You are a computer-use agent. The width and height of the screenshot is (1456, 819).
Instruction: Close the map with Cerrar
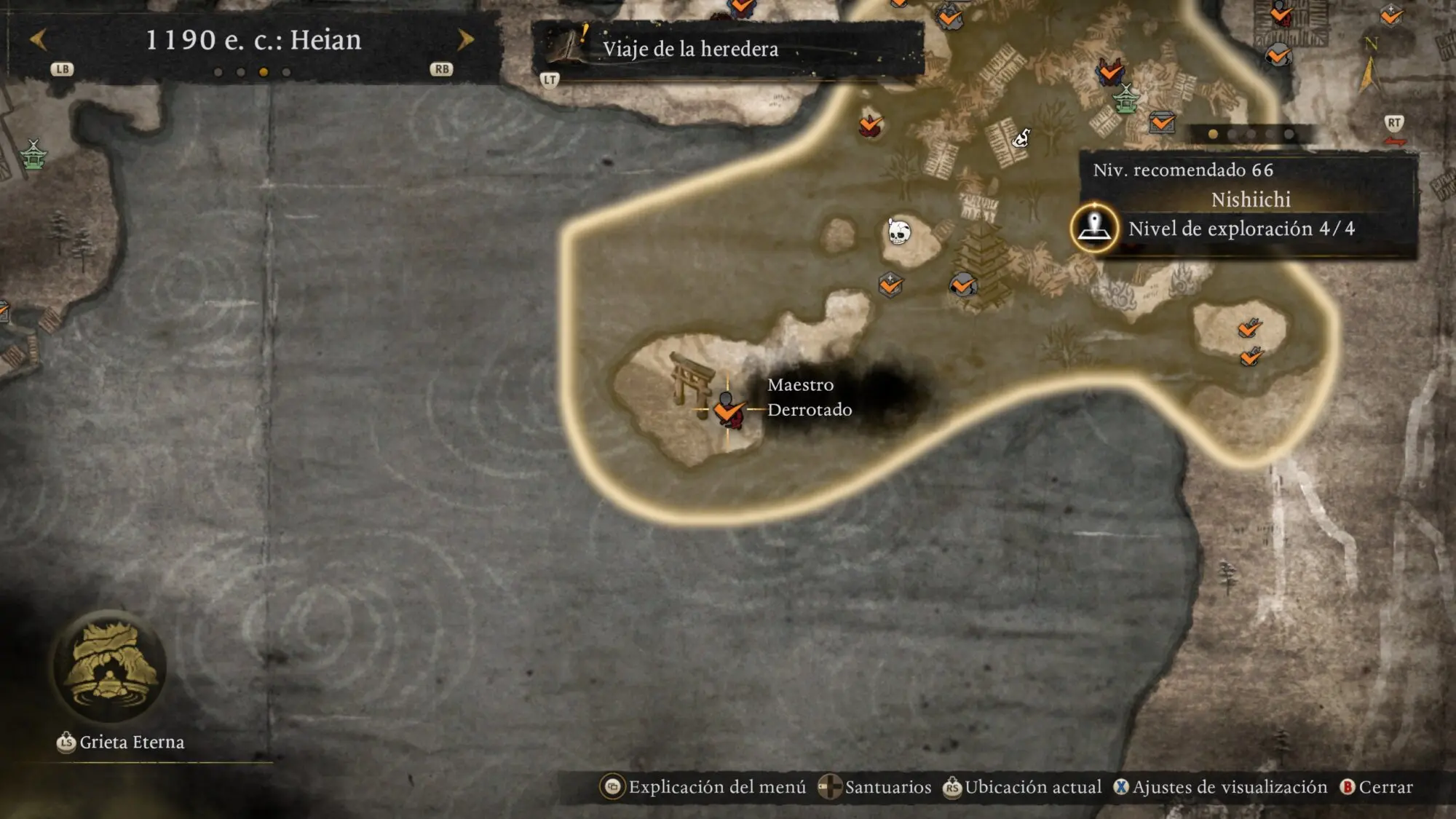click(x=1377, y=787)
